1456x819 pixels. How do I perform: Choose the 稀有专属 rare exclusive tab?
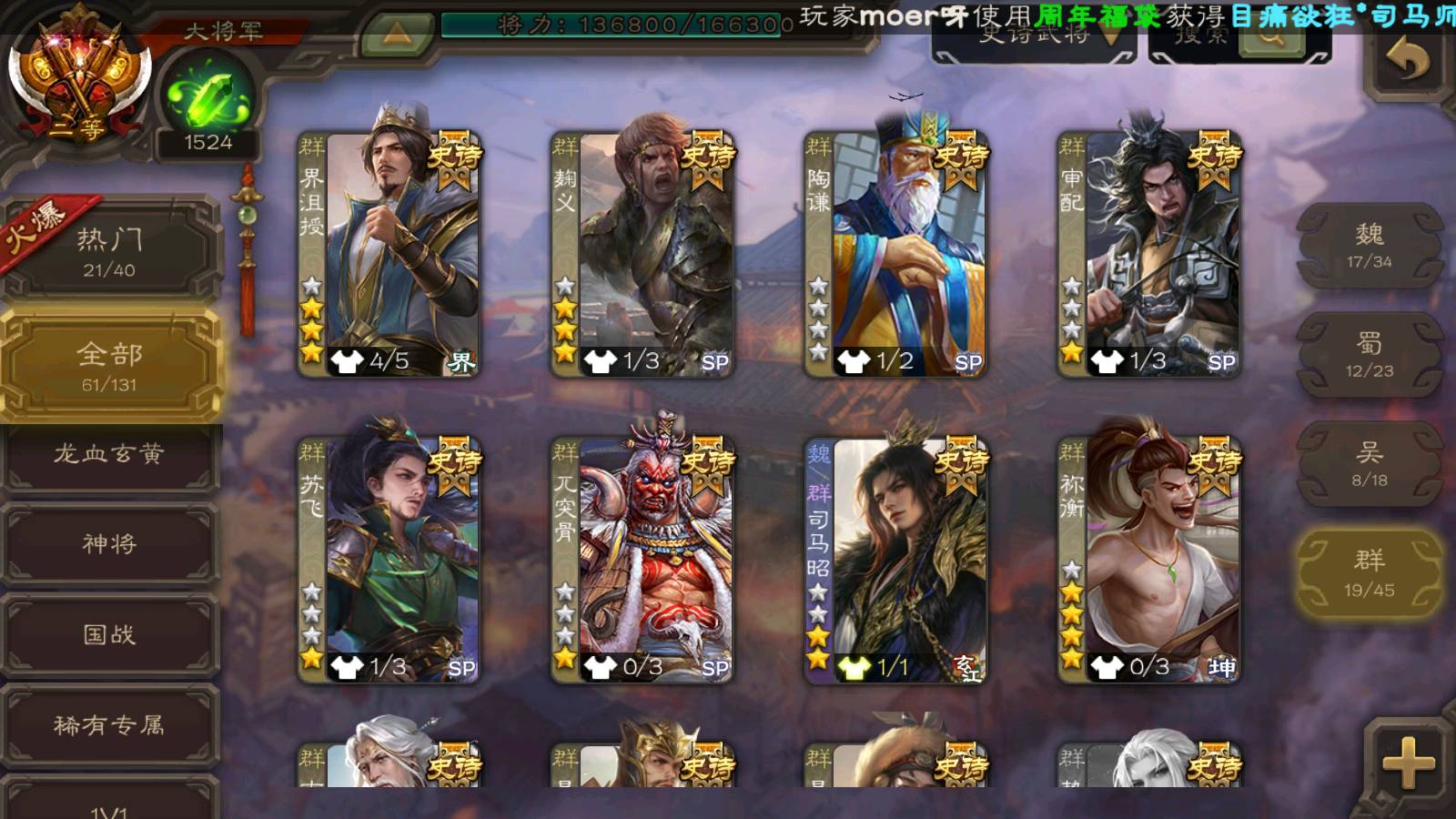(x=109, y=725)
